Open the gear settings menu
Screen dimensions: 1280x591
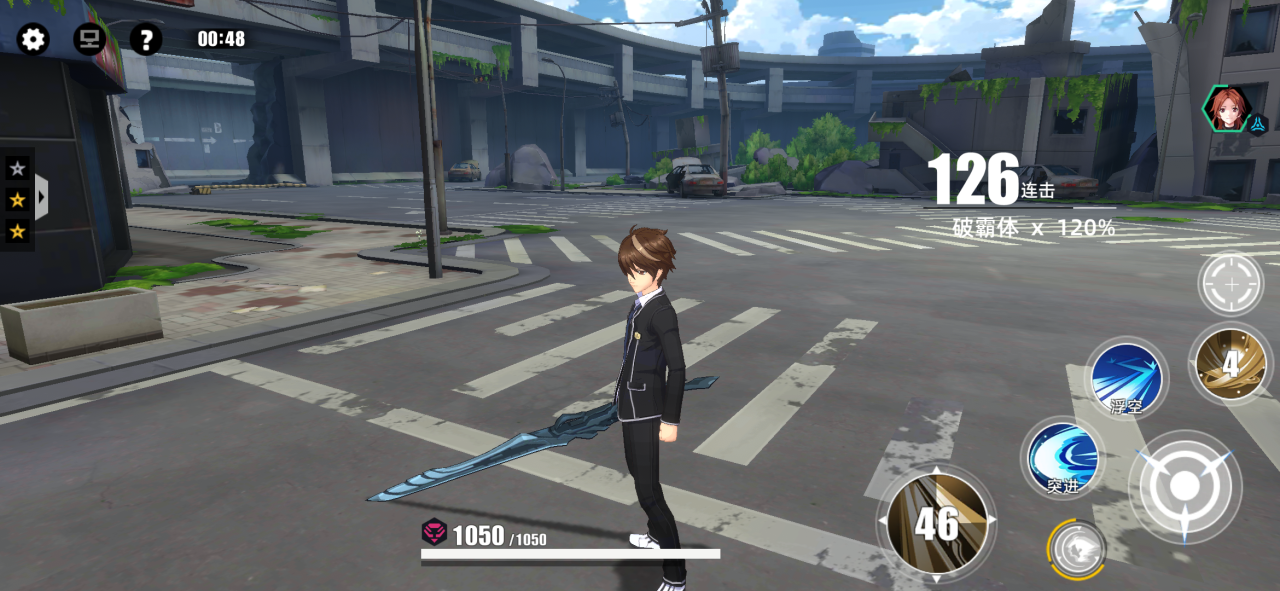pos(33,40)
